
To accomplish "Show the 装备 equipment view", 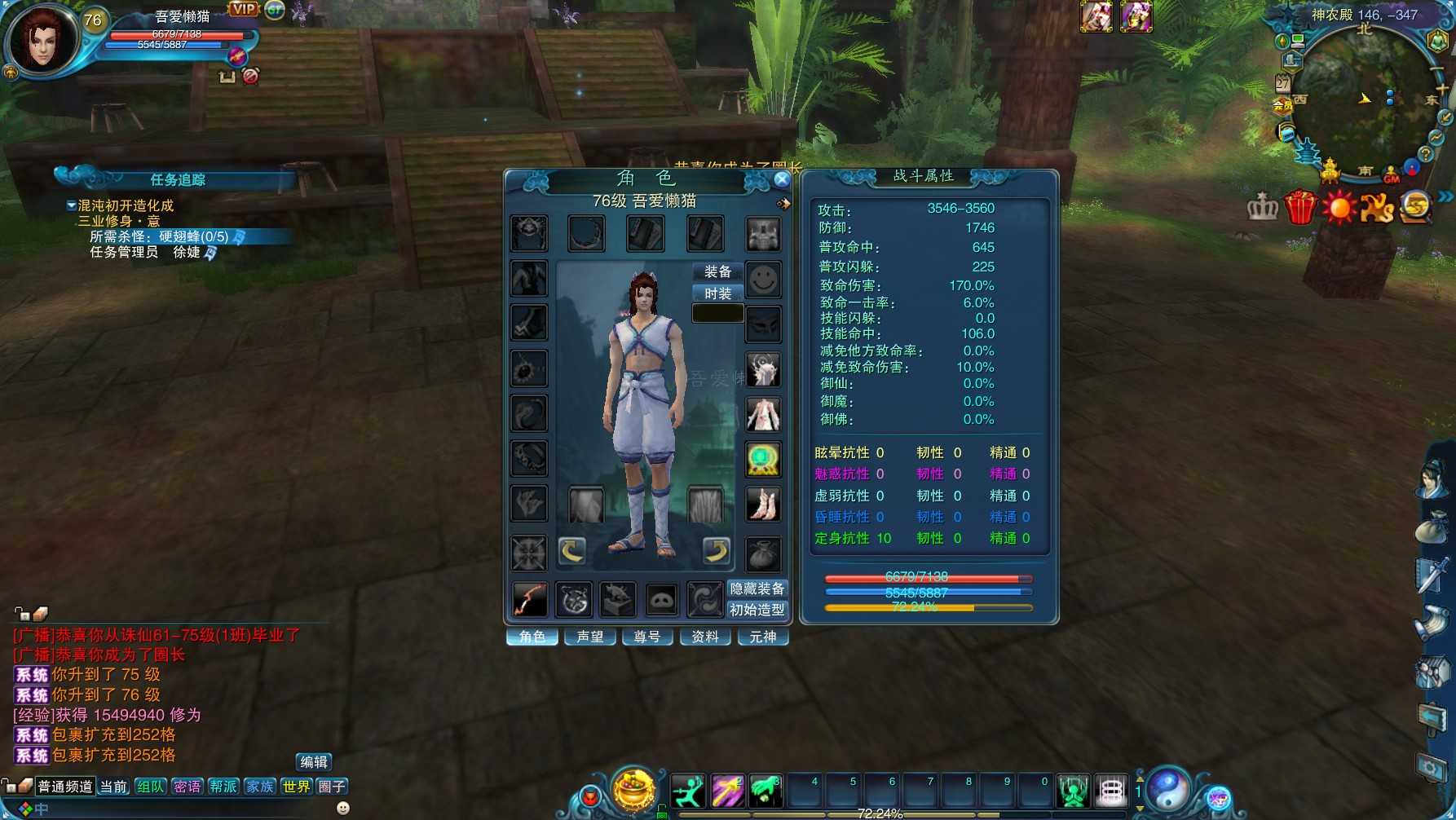I will coord(717,271).
